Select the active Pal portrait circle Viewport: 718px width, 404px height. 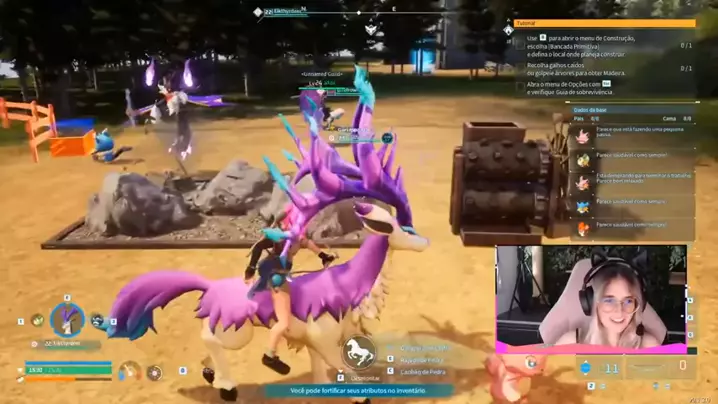tap(67, 320)
